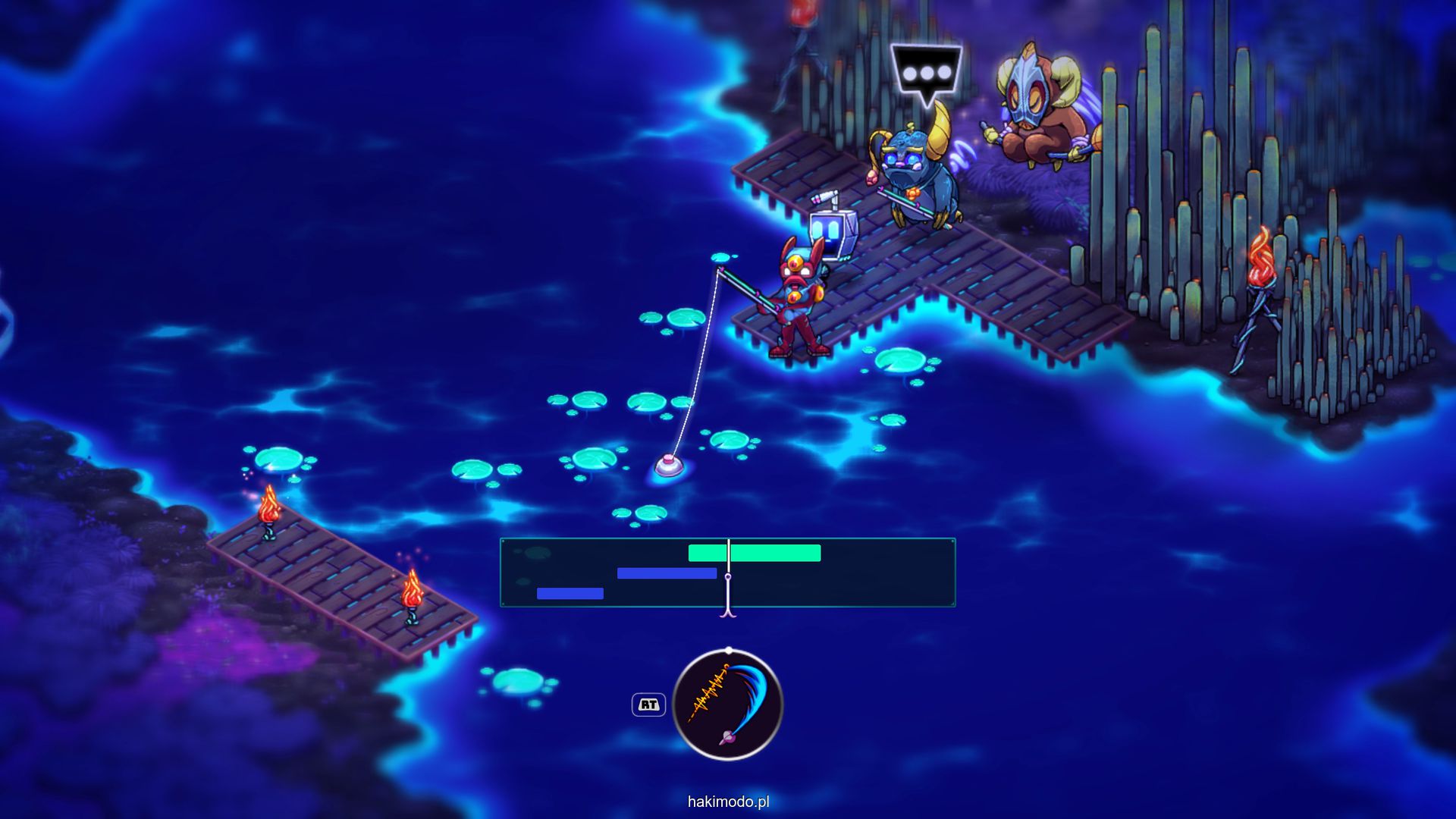1456x819 pixels.
Task: Select the longer blue bar in fishing meter
Action: (x=667, y=574)
